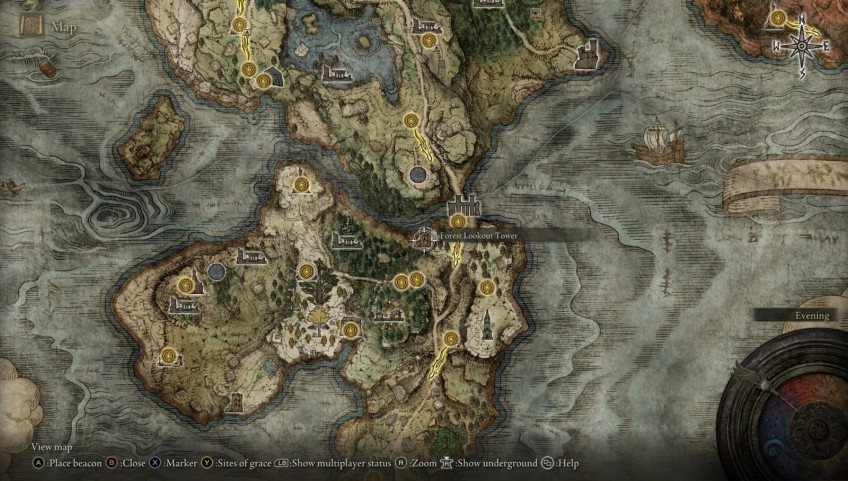The width and height of the screenshot is (848, 481).
Task: Choose the gray evergaol marker on the western peninsula
Action: click(217, 271)
